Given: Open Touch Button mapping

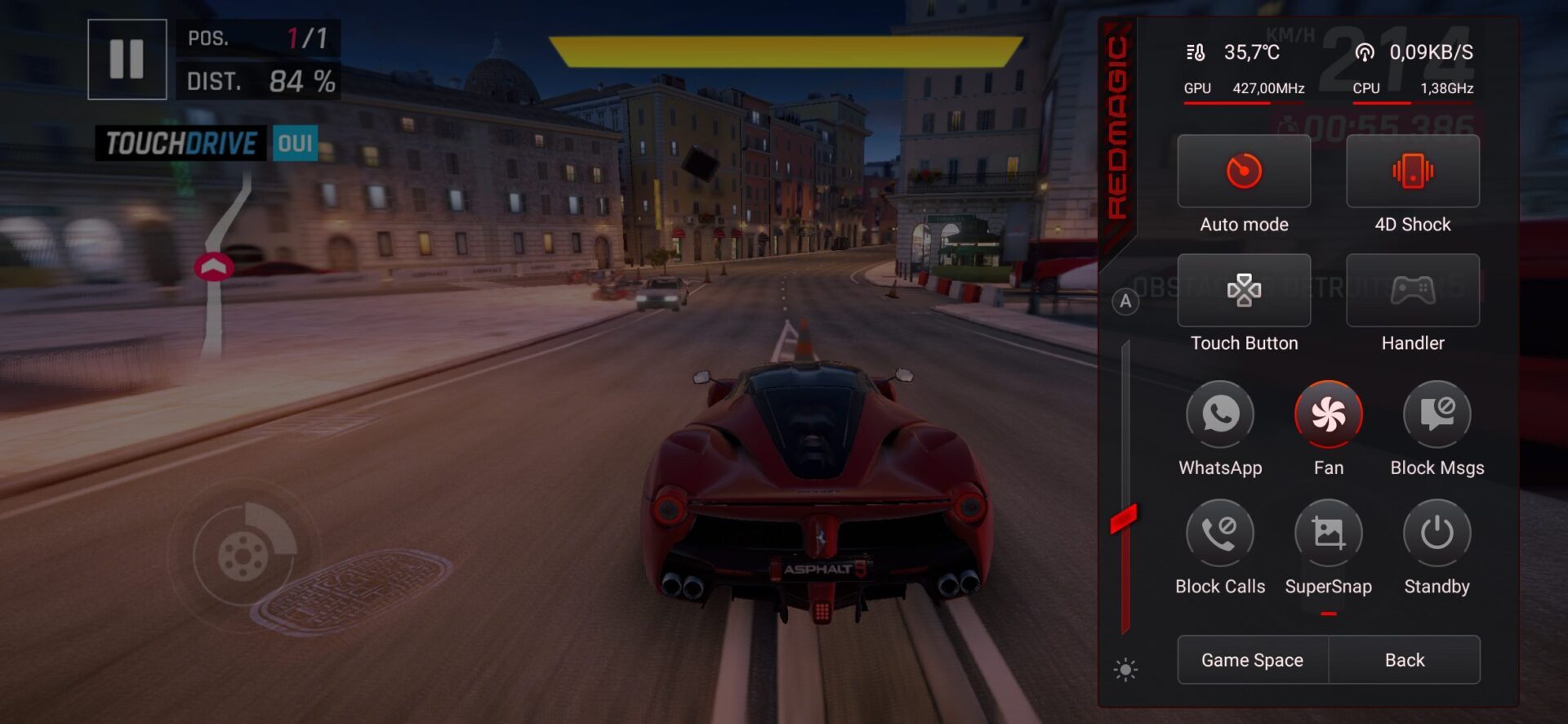Looking at the screenshot, I should [x=1243, y=290].
